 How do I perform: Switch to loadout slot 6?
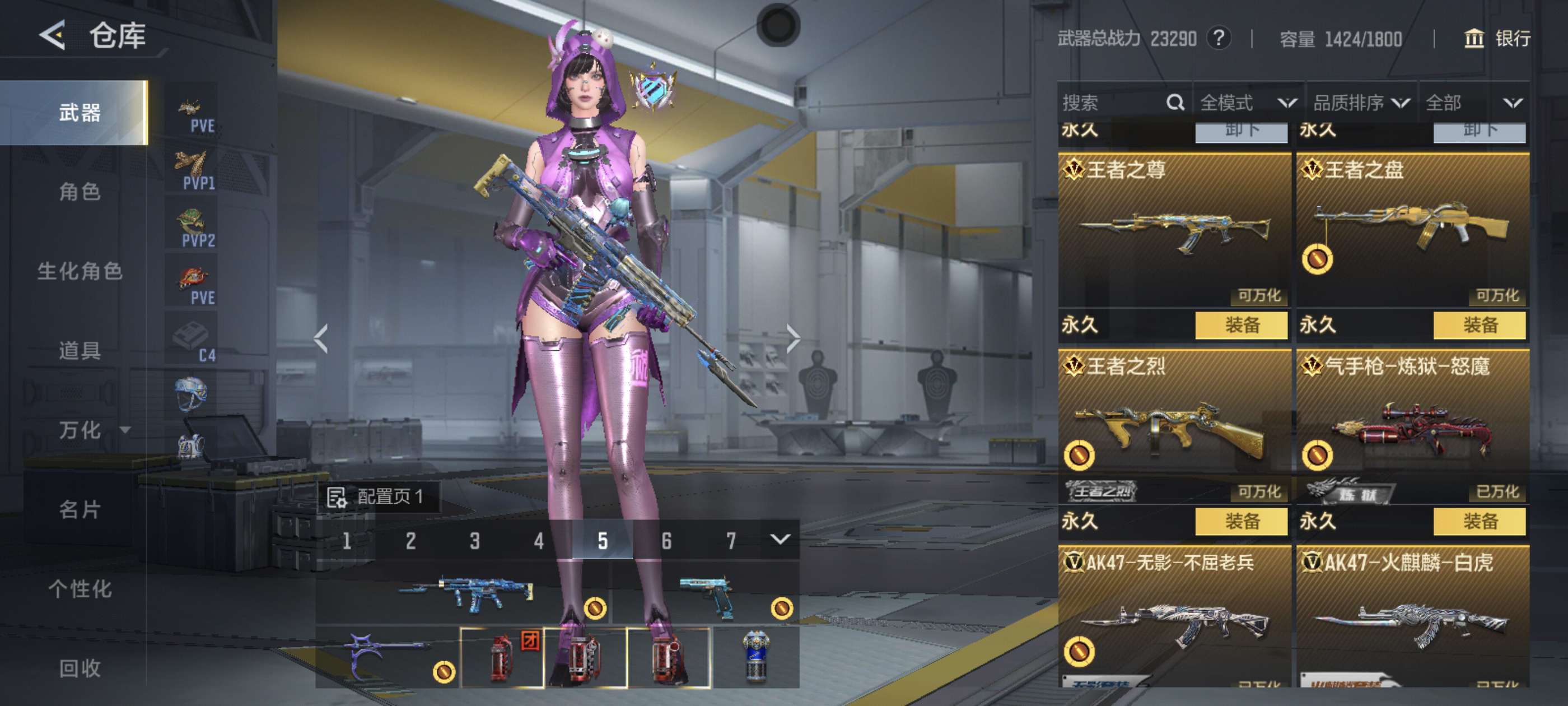click(666, 540)
